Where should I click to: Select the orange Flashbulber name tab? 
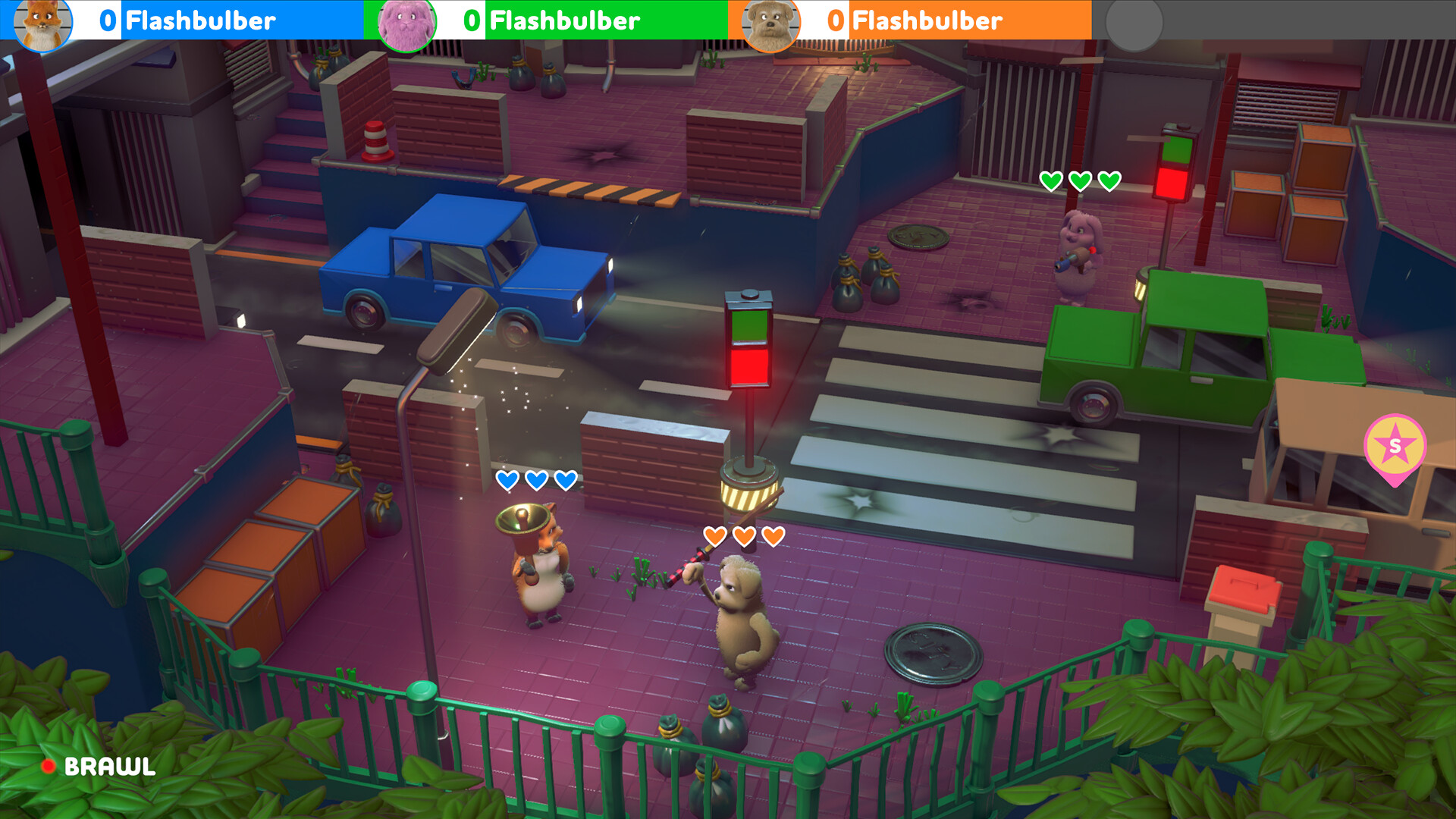coord(927,20)
